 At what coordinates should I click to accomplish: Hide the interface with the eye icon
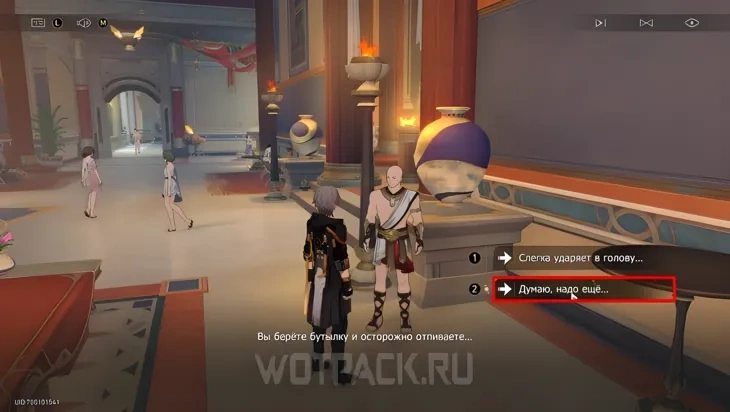pyautogui.click(x=692, y=22)
